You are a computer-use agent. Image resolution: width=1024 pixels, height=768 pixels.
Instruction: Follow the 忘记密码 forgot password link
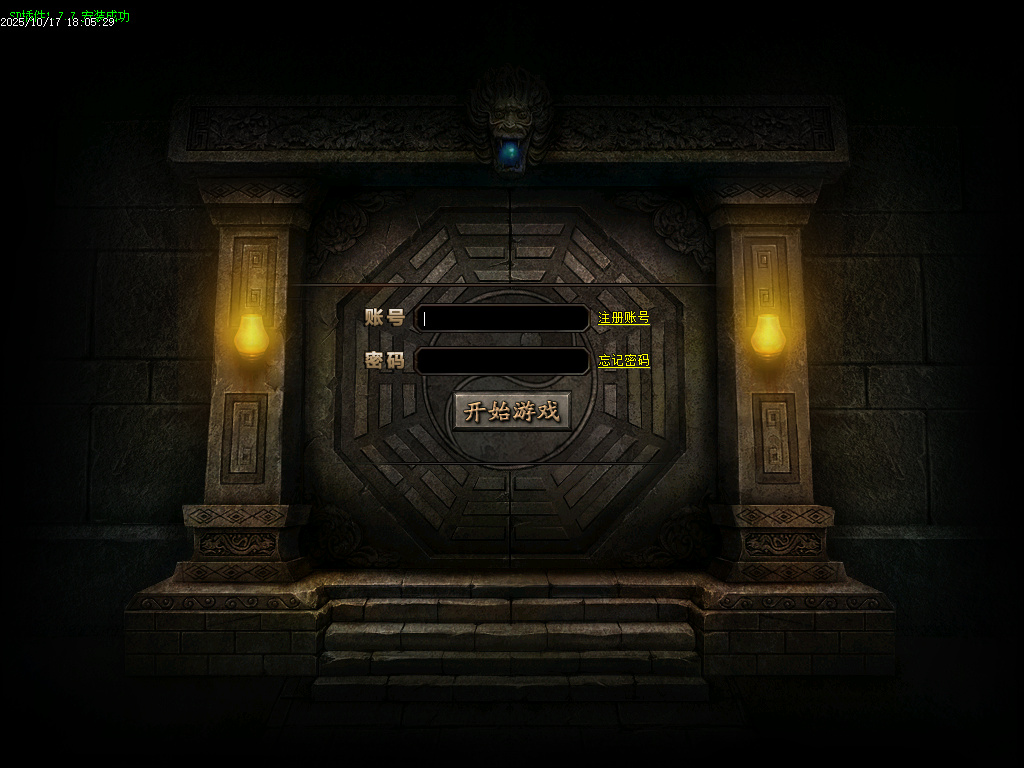(624, 361)
